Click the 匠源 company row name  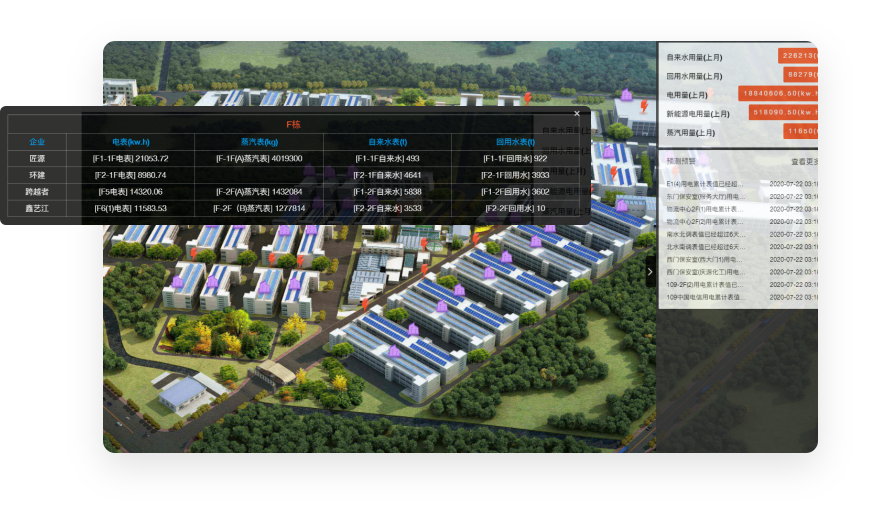(37, 158)
